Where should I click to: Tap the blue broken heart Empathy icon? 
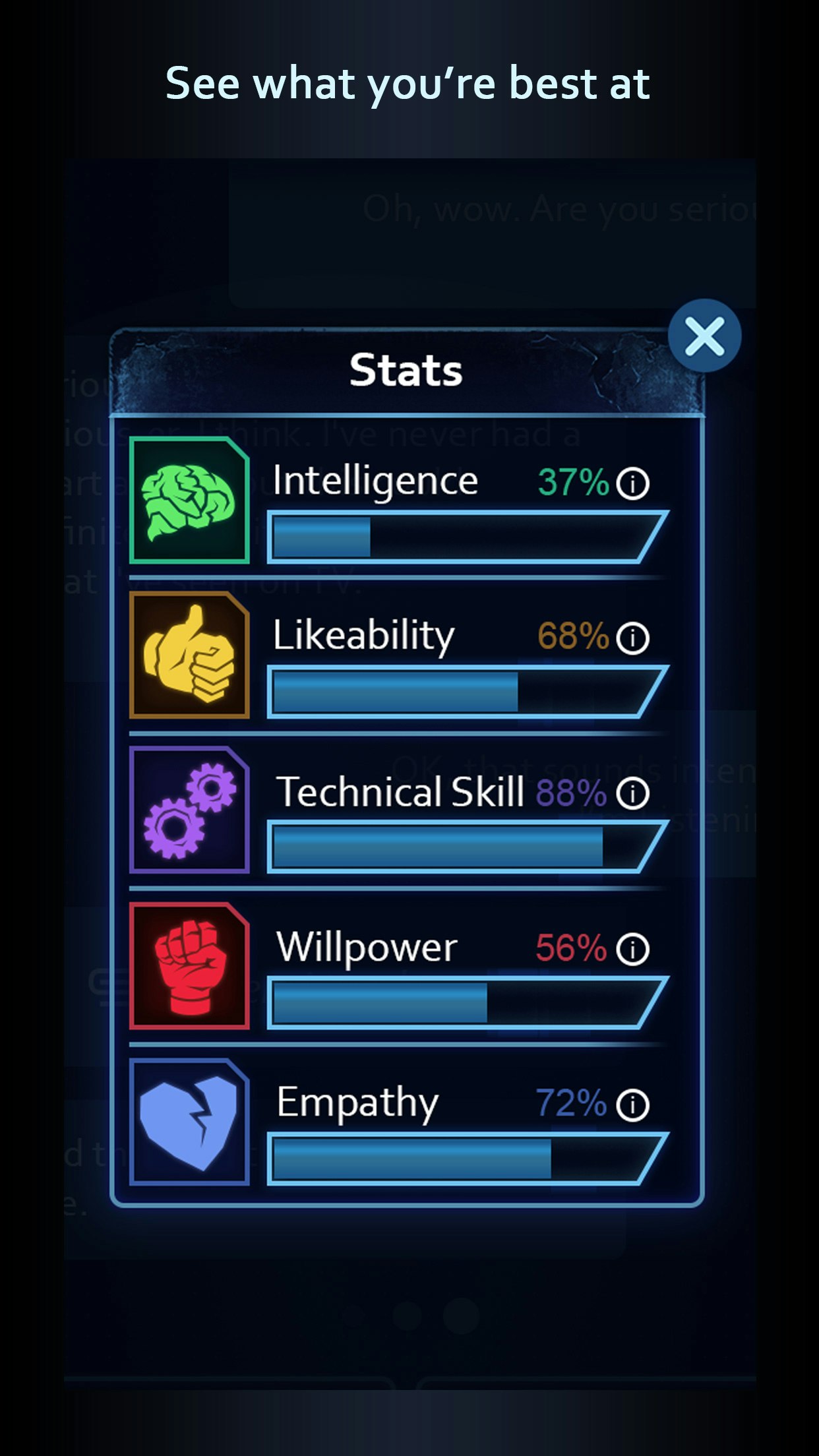[x=189, y=1122]
